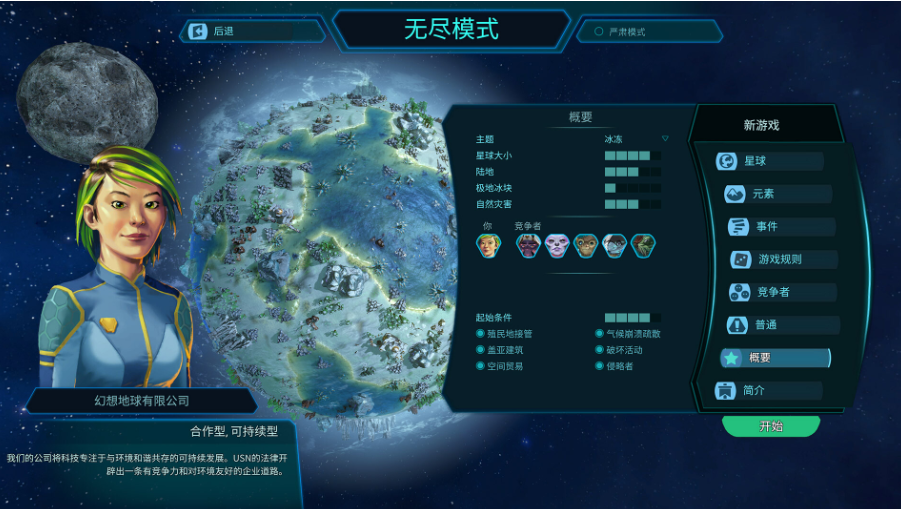Image resolution: width=901 pixels, height=509 pixels.
Task: Toggle the 侵略者 option
Action: [x=600, y=366]
